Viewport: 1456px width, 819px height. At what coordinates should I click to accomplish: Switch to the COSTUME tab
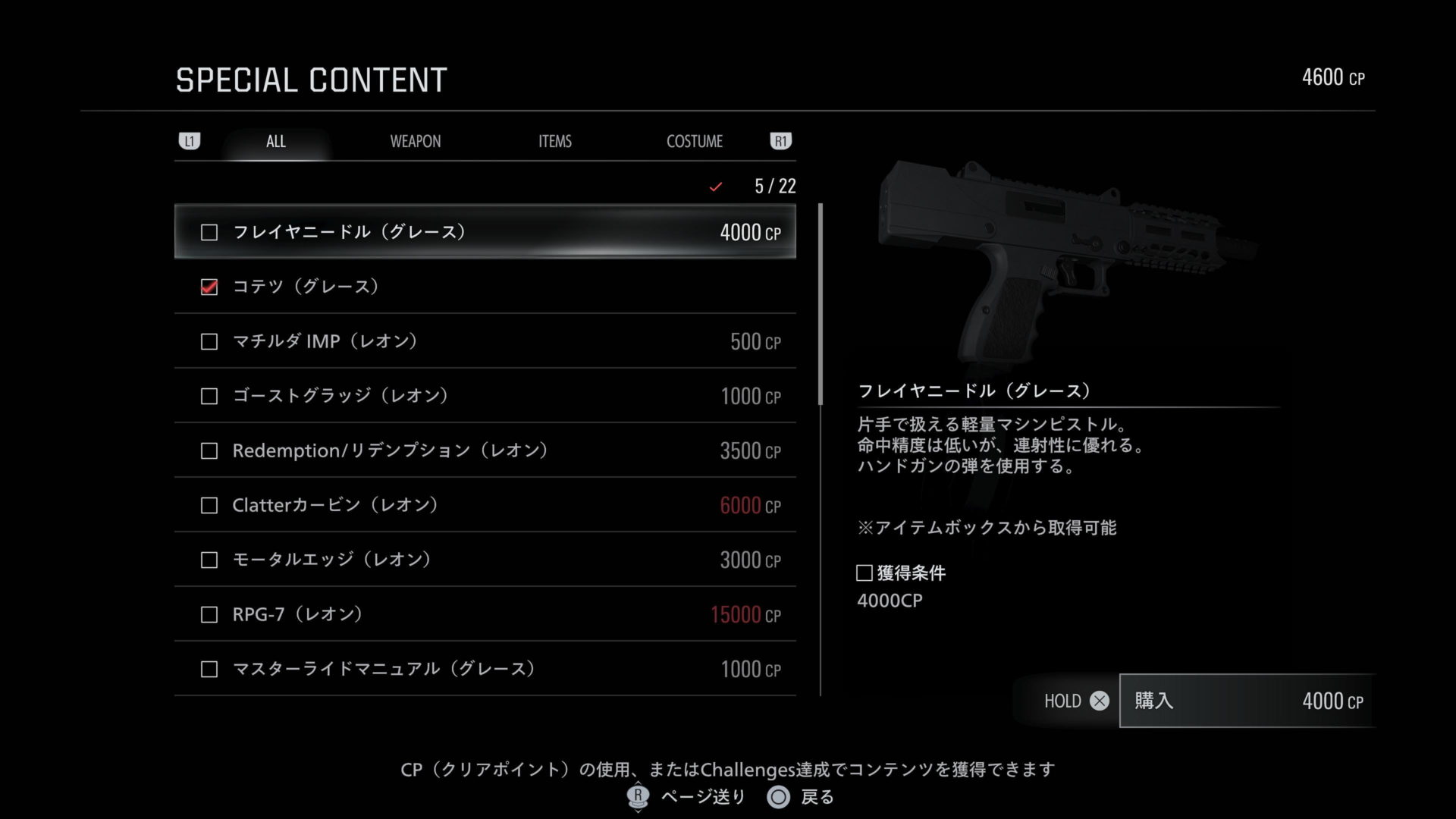694,142
